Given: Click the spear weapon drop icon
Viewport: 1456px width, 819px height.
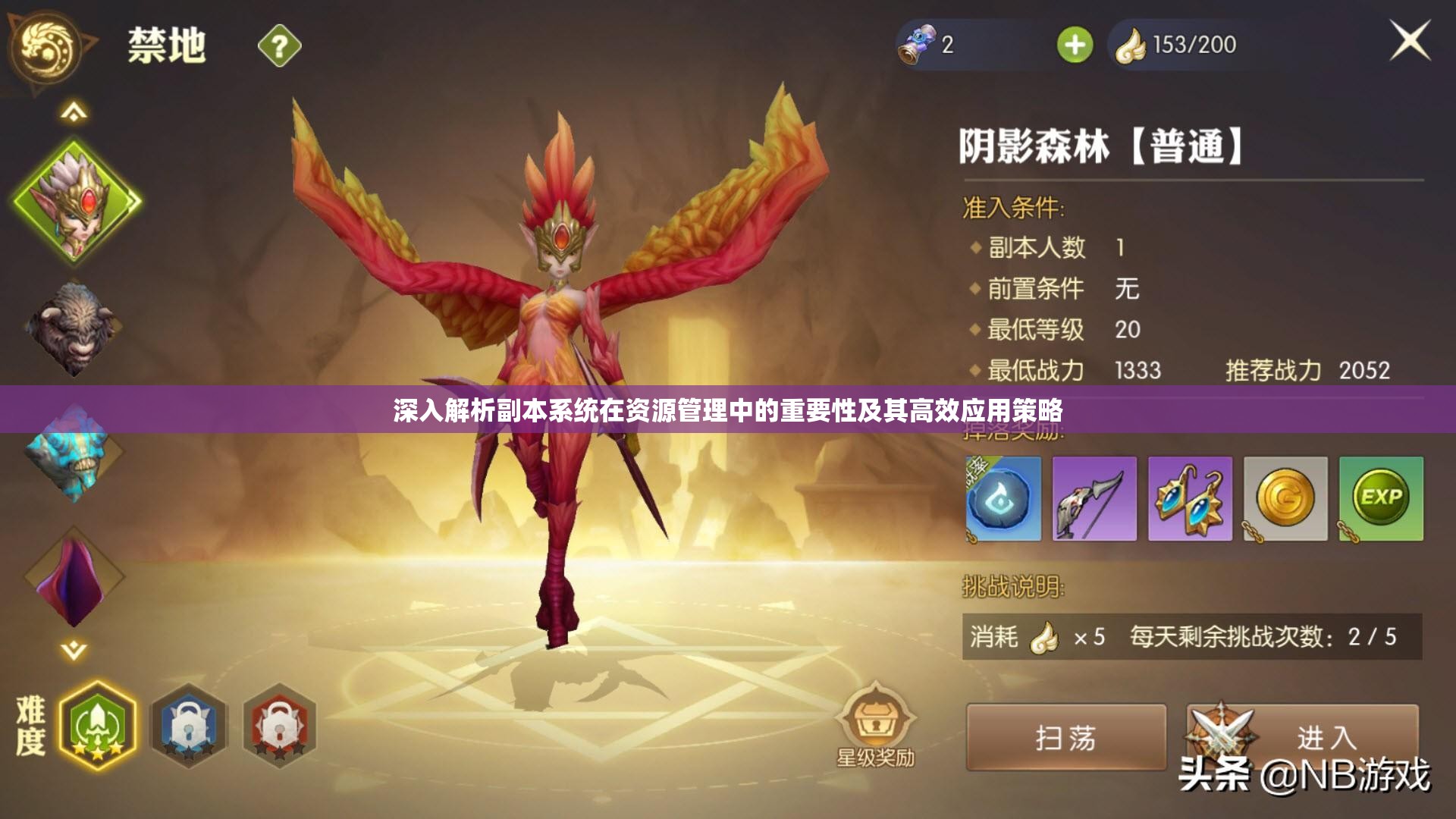Looking at the screenshot, I should pos(1094,498).
